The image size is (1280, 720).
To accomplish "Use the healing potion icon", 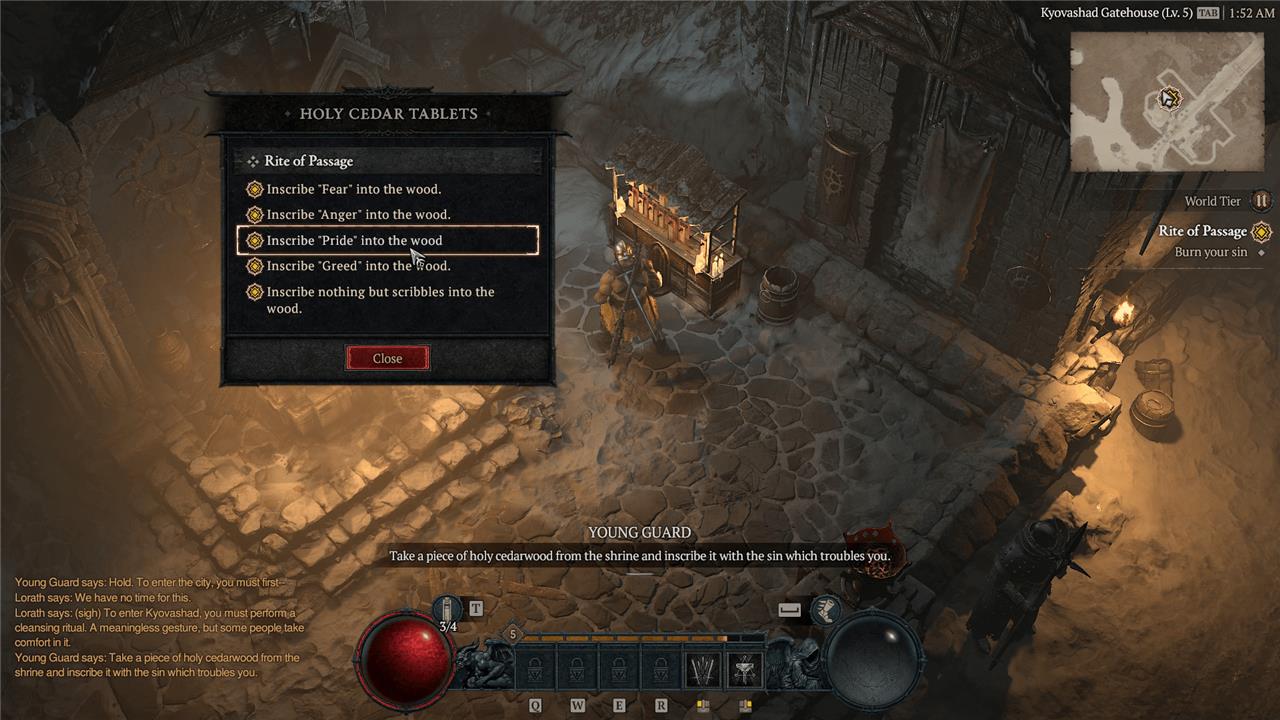I will coord(448,608).
